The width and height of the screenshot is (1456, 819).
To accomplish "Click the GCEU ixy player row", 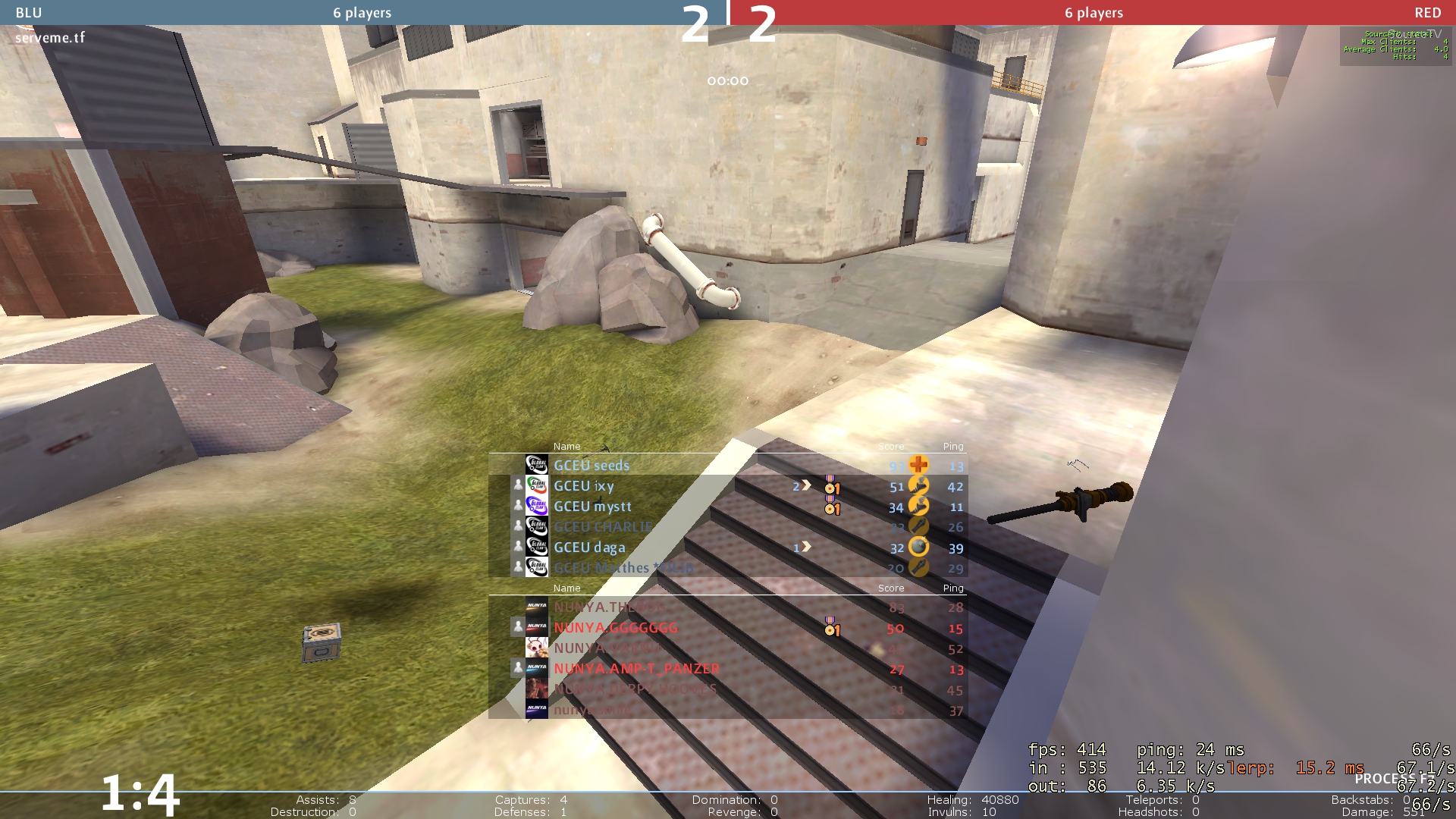I will click(584, 486).
